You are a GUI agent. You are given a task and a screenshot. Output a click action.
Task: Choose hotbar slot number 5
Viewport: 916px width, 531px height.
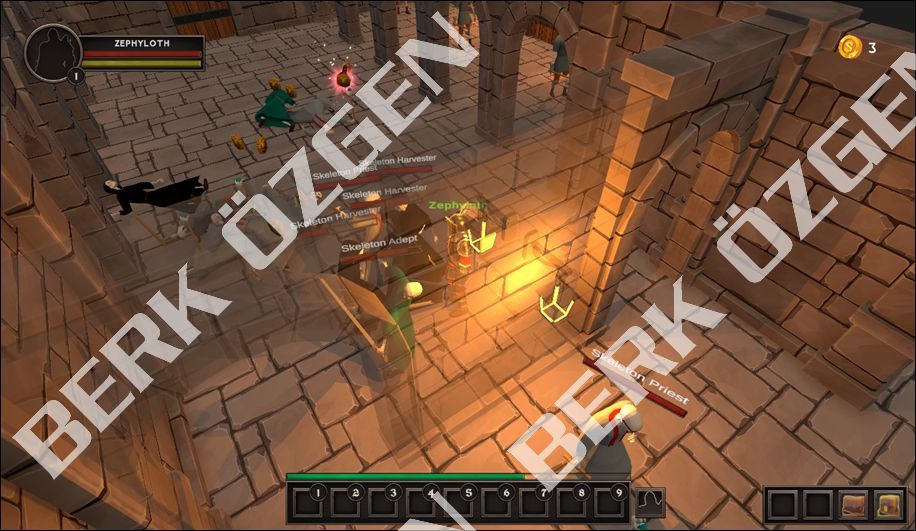click(459, 503)
